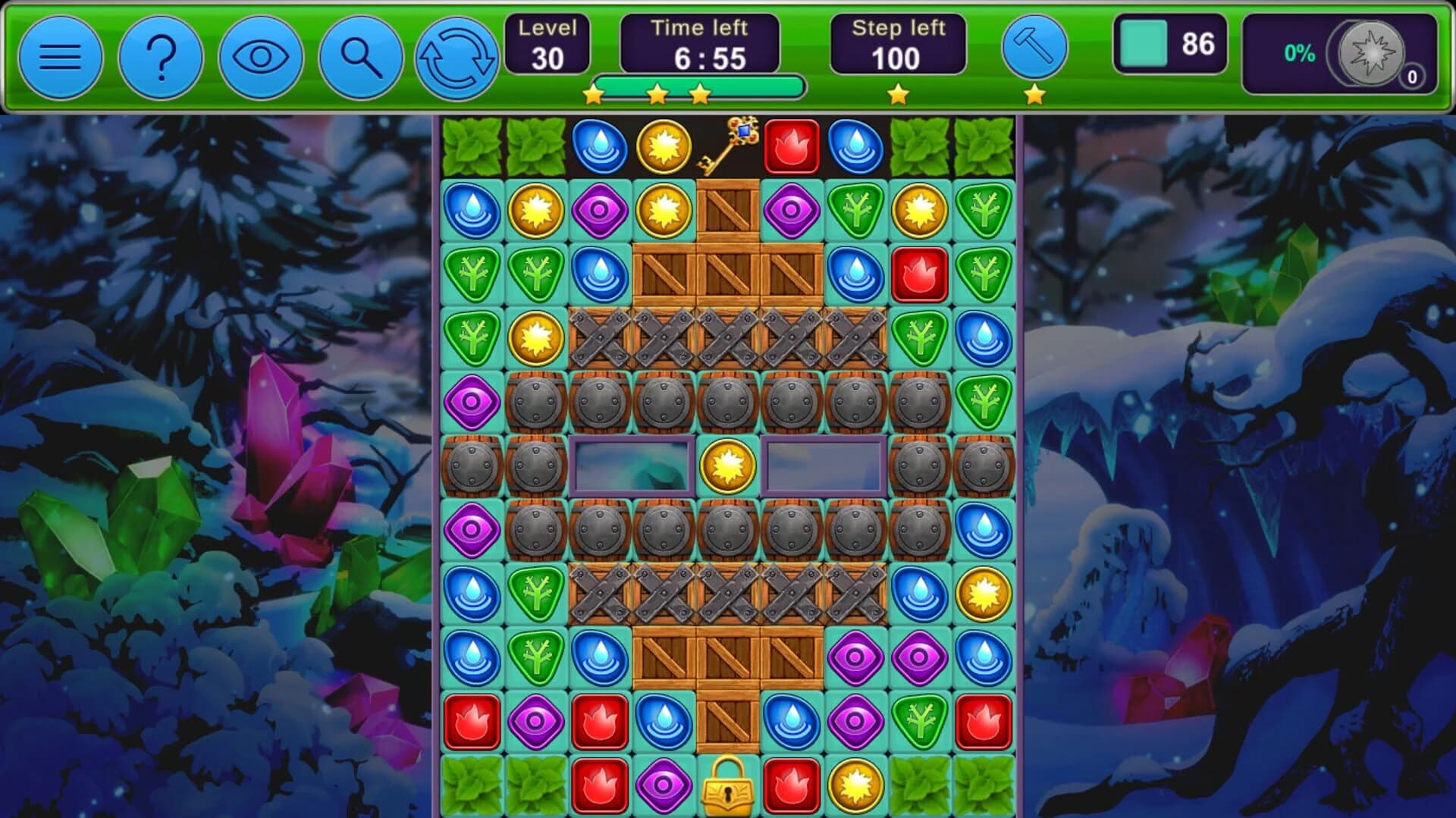Viewport: 1456px width, 818px height.
Task: Click the first star under the timer
Action: (x=595, y=94)
